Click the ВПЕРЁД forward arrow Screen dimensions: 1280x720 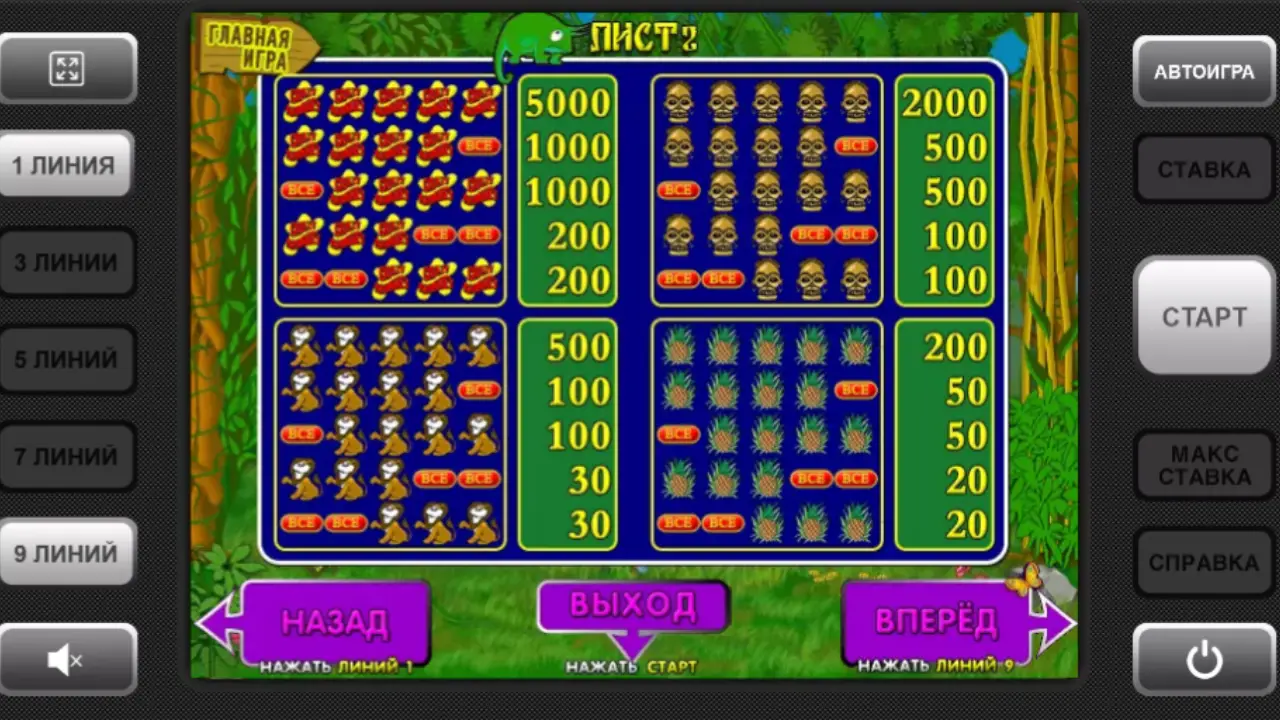pos(940,620)
